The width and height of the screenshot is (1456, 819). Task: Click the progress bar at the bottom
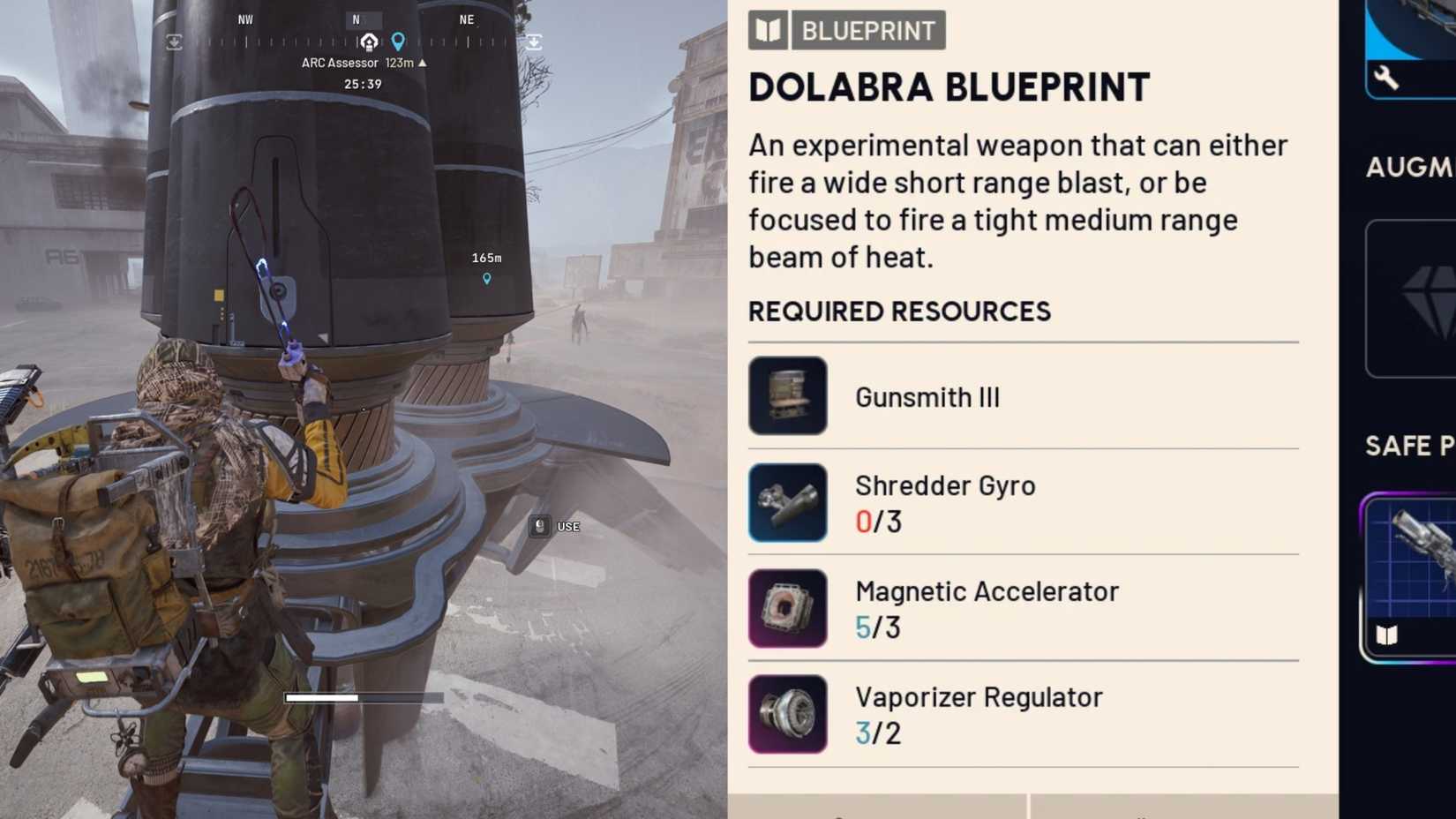coord(363,697)
